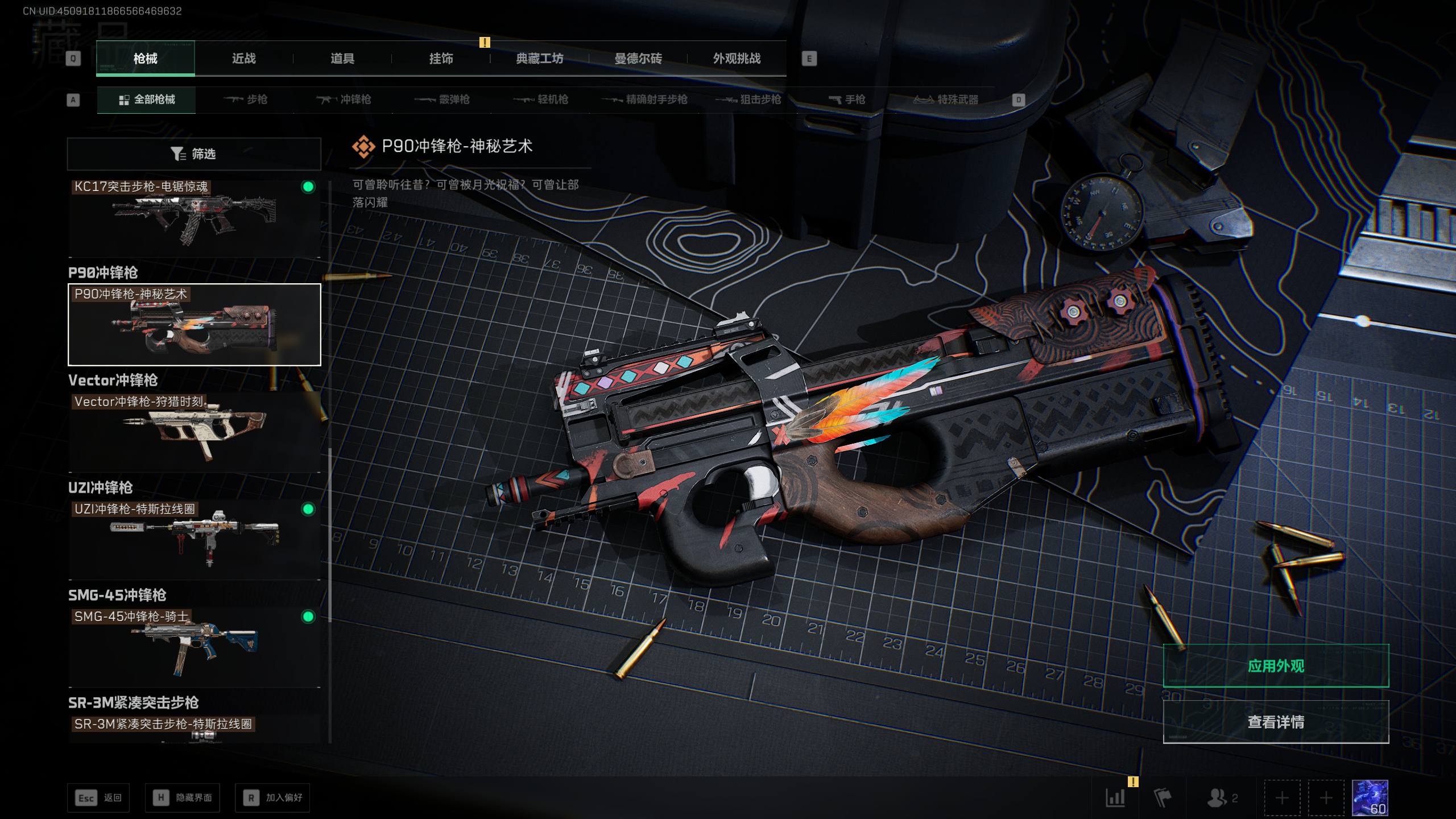Screen dimensions: 1456x819
Task: Open the 筛选 filter options
Action: pyautogui.click(x=194, y=154)
